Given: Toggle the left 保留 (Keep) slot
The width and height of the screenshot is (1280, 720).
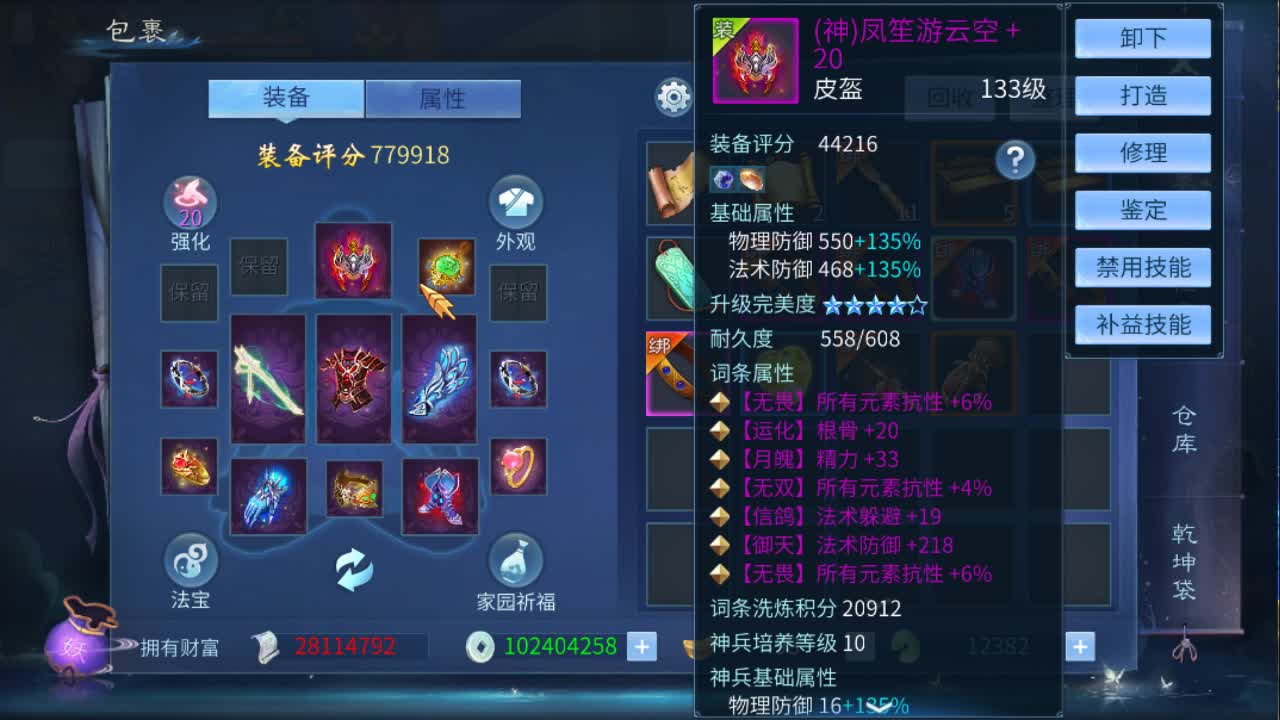Looking at the screenshot, I should [x=189, y=294].
